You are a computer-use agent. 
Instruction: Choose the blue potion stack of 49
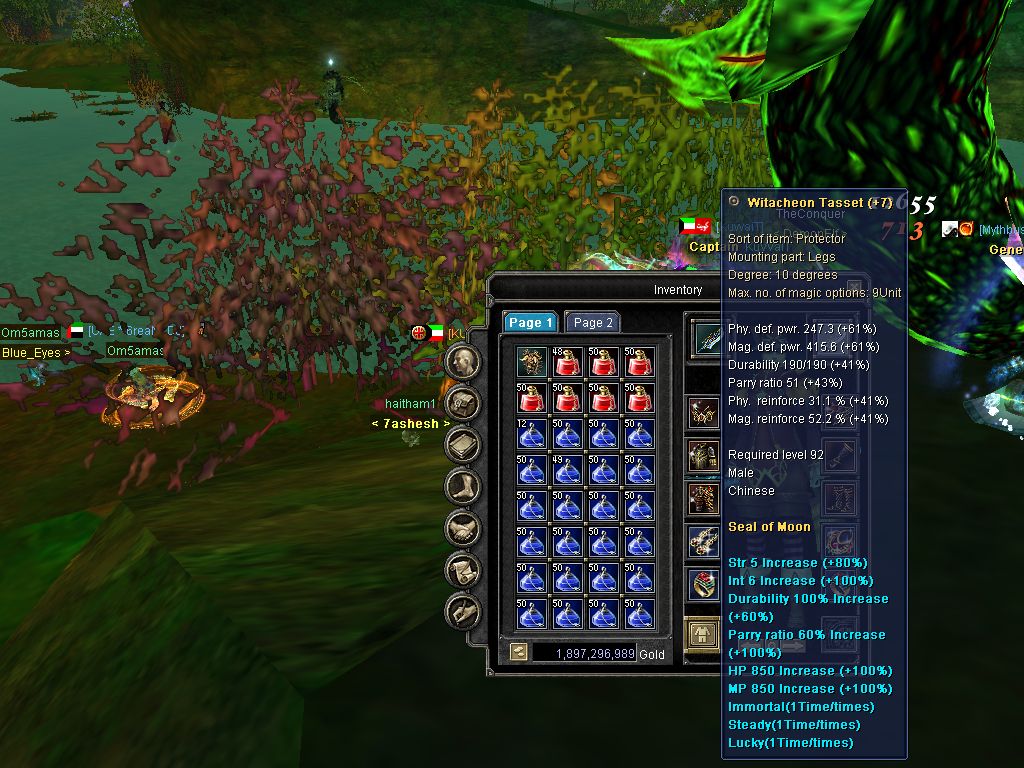(568, 470)
